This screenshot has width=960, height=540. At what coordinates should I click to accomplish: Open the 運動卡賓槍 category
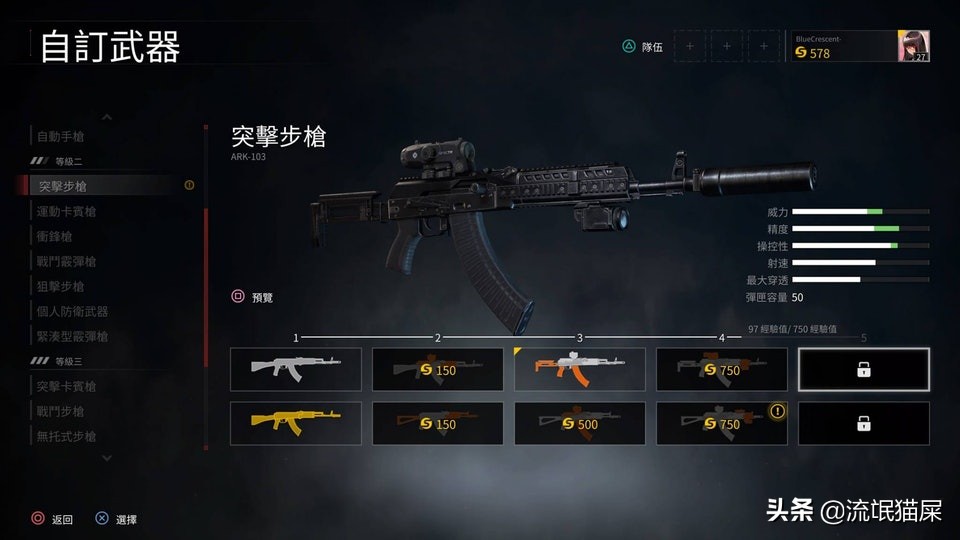click(x=67, y=211)
